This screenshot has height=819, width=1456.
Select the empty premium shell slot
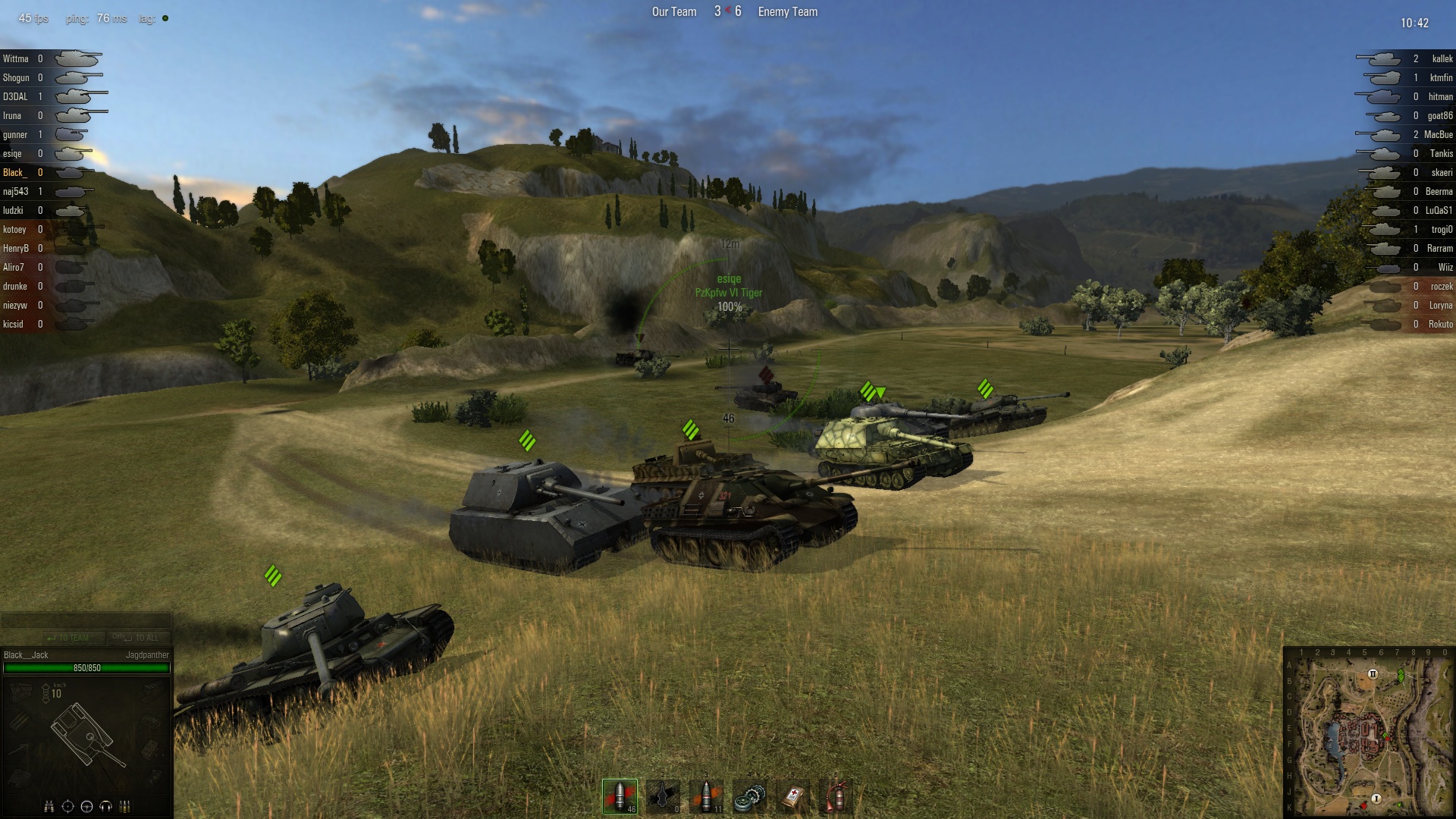(664, 796)
